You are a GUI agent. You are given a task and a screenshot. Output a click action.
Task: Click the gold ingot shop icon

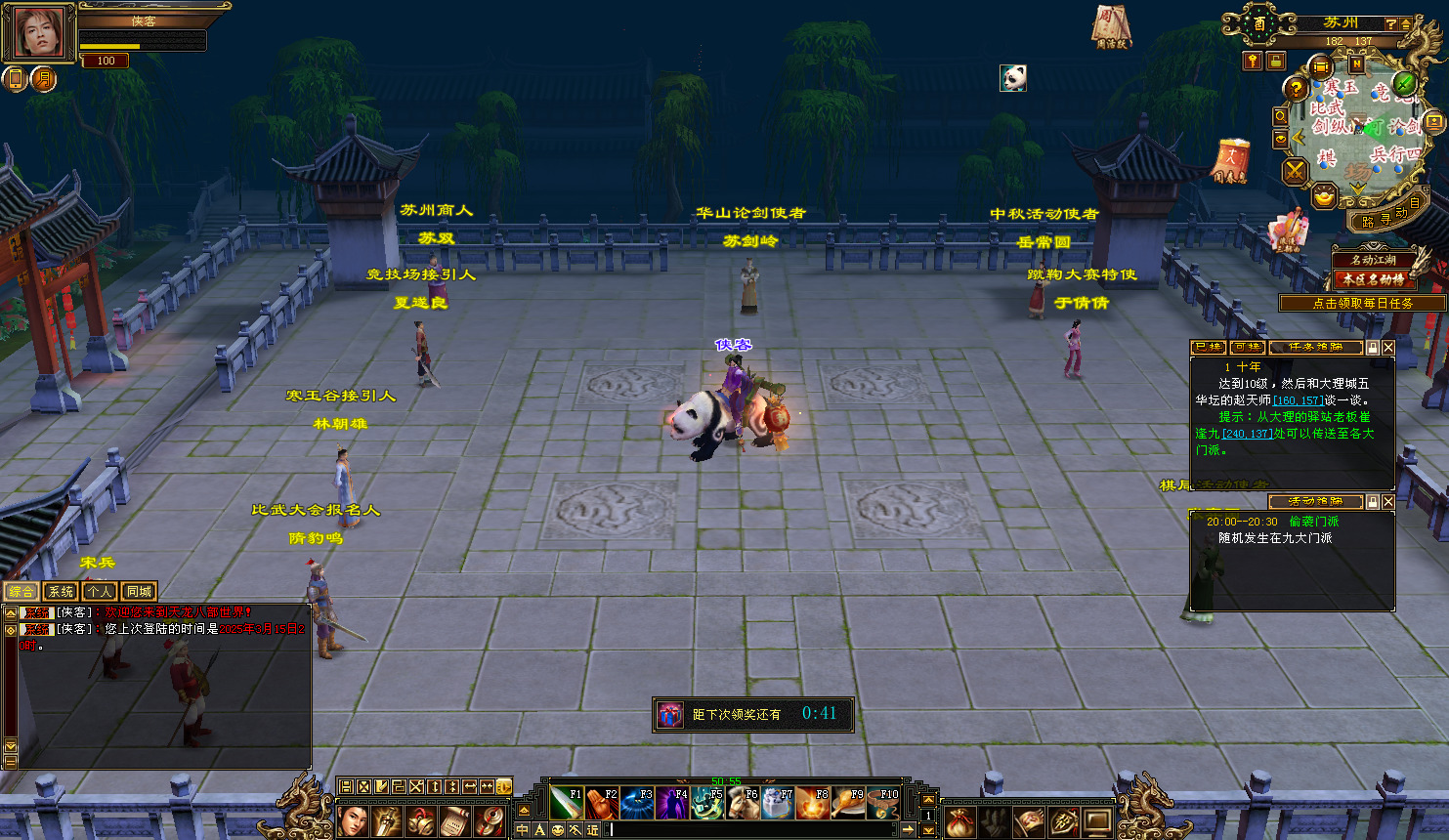(1324, 197)
